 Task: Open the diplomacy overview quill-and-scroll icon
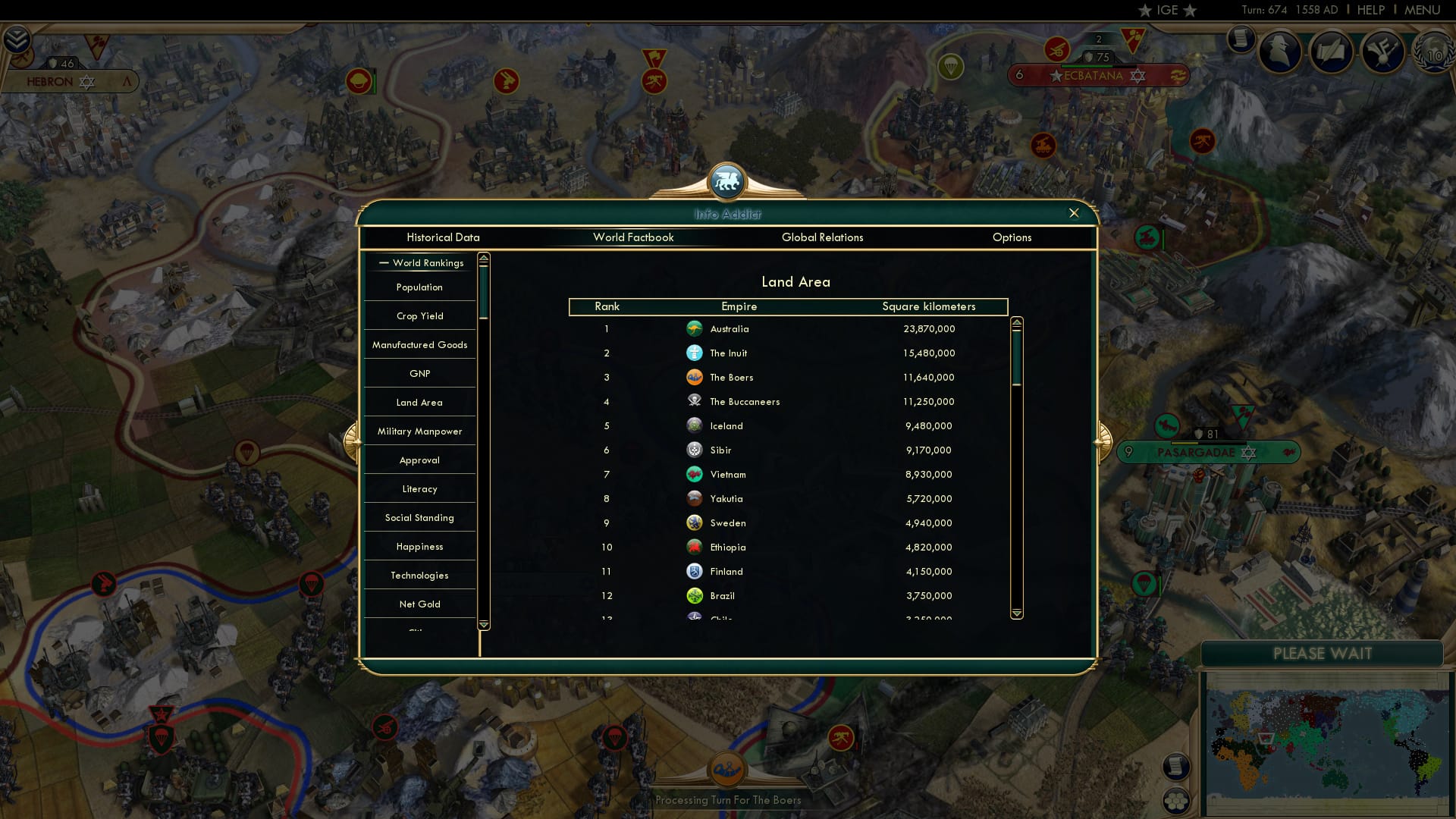pos(1332,51)
